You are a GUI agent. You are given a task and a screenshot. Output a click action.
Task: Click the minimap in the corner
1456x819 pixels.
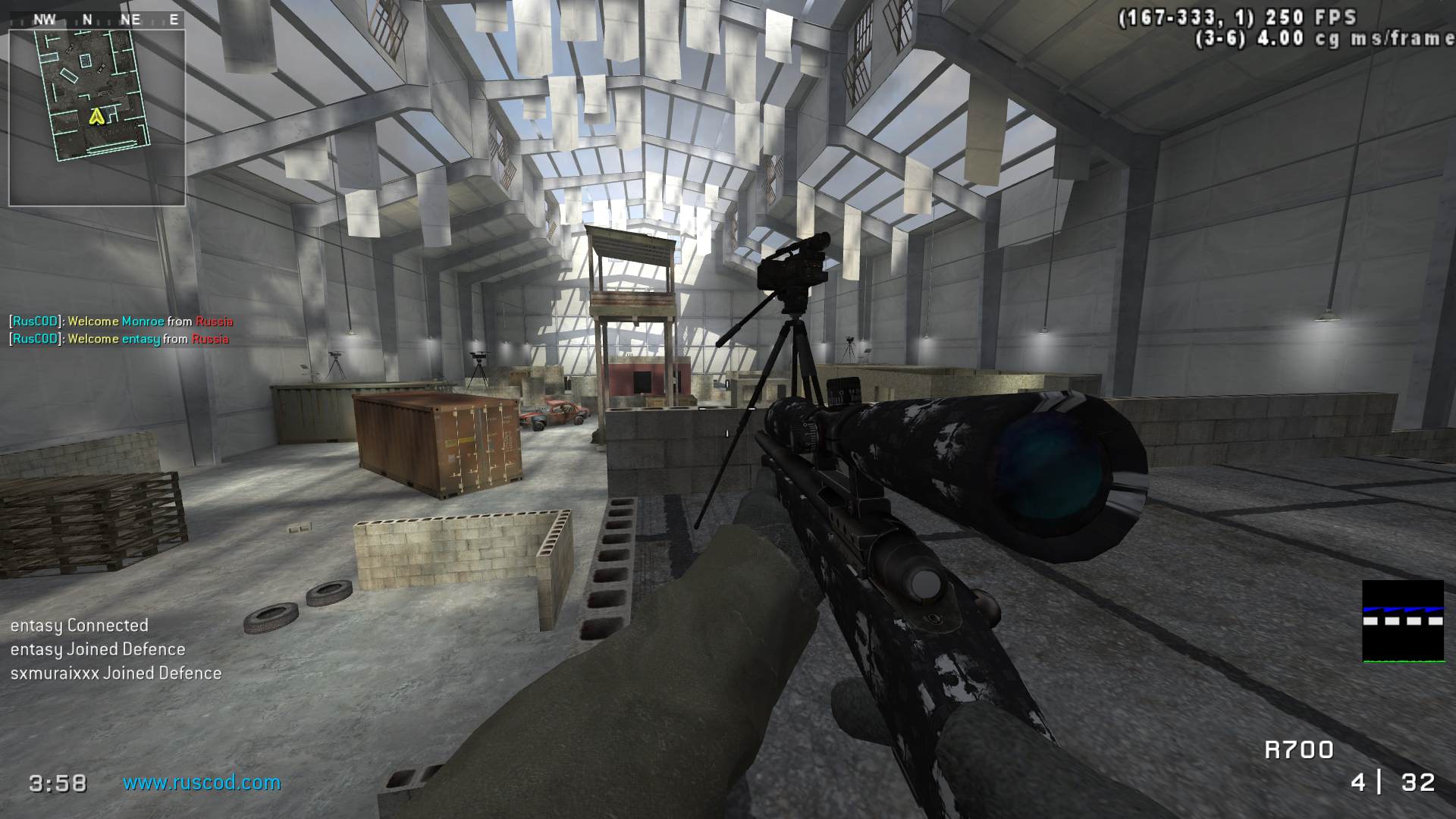97,118
